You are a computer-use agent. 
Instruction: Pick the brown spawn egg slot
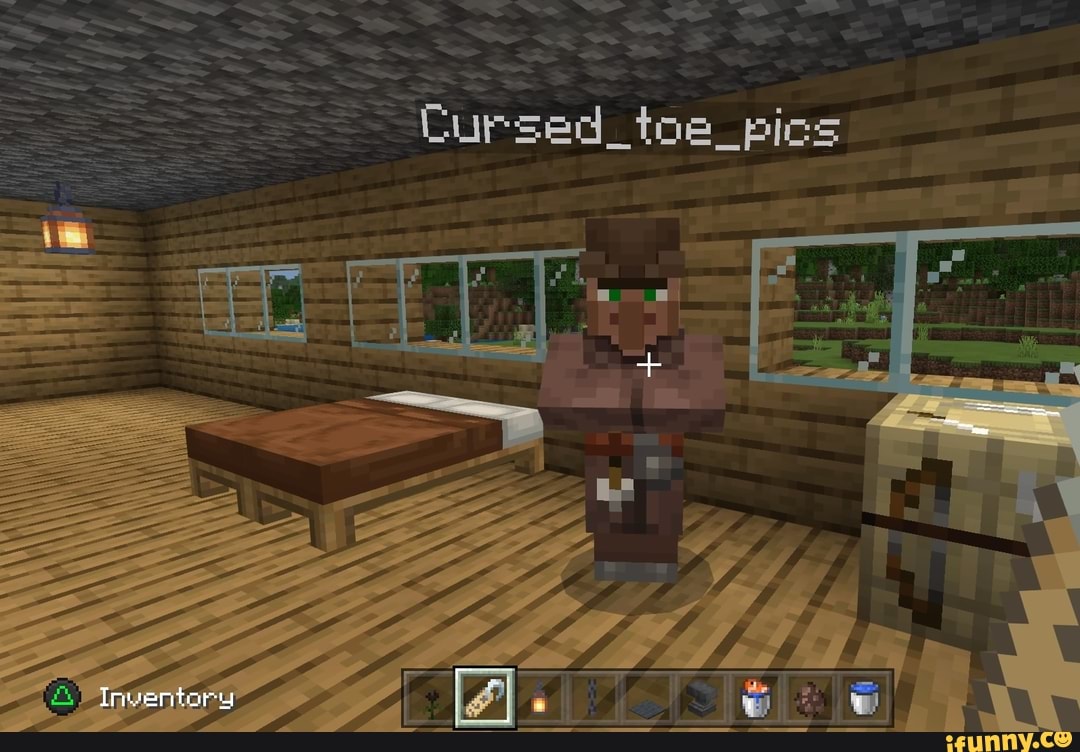point(808,698)
